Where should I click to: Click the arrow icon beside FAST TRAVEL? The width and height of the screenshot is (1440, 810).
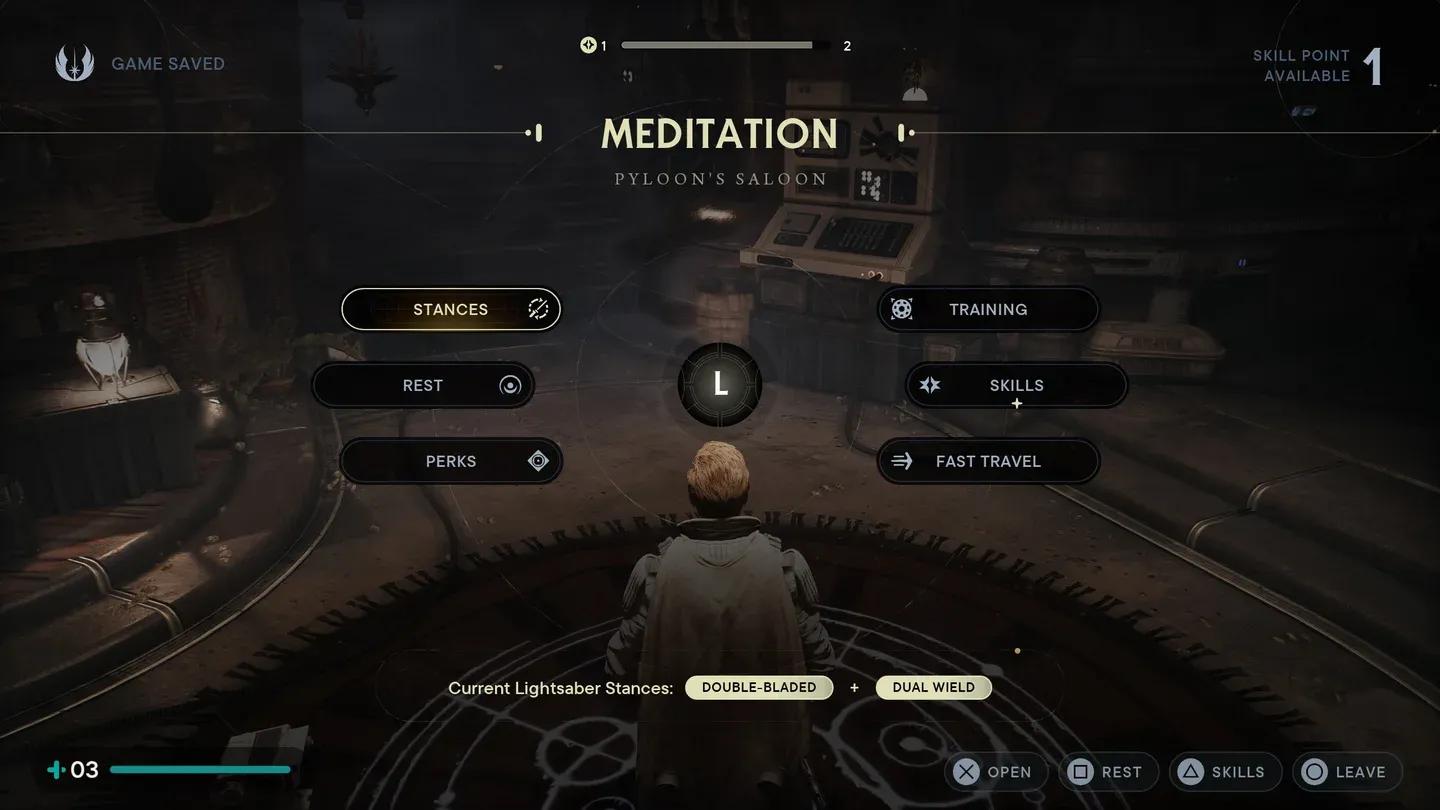[x=901, y=461]
